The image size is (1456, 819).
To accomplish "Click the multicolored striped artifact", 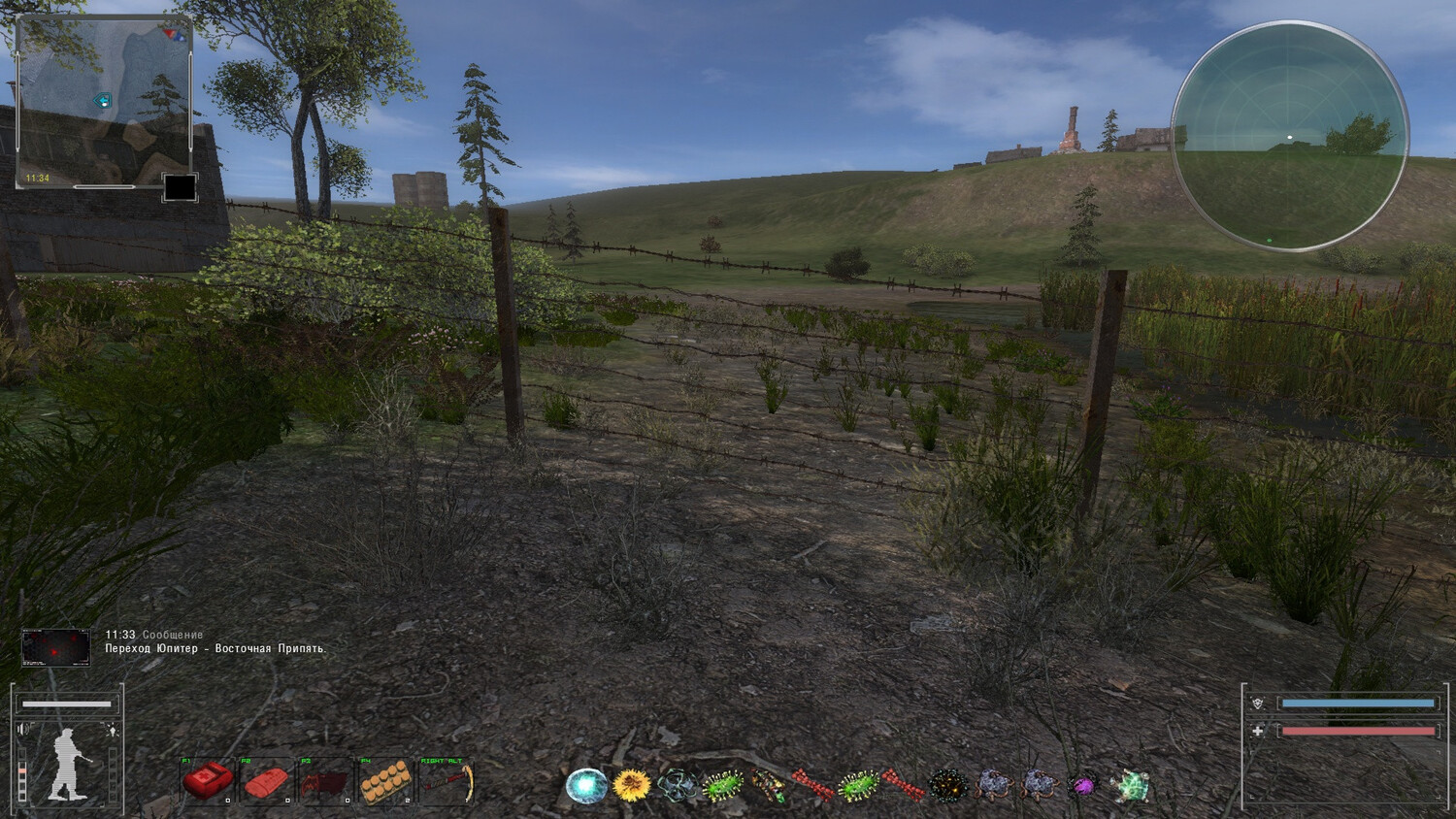I will 768,785.
